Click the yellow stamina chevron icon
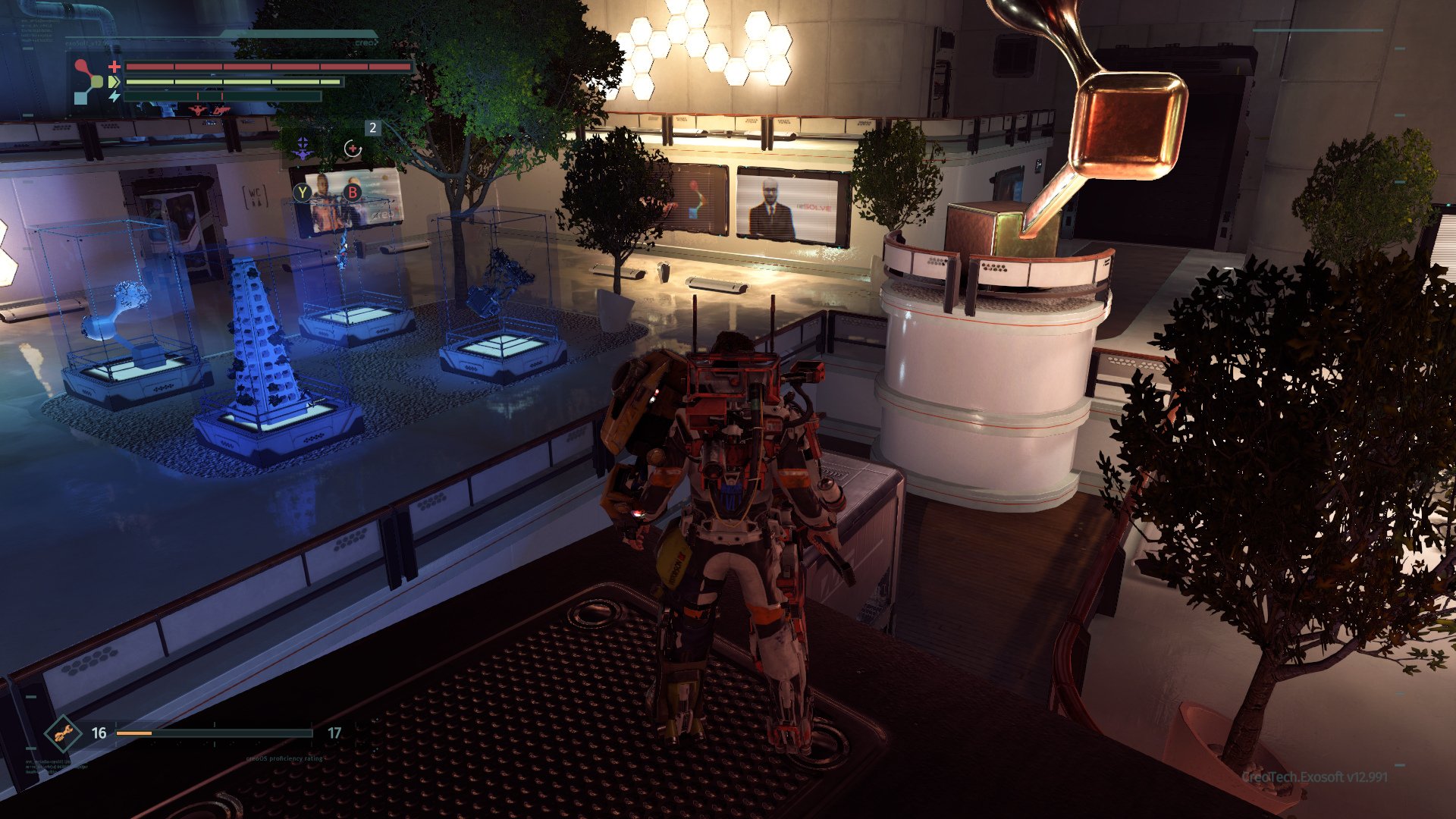Viewport: 1456px width, 819px height. 115,81
